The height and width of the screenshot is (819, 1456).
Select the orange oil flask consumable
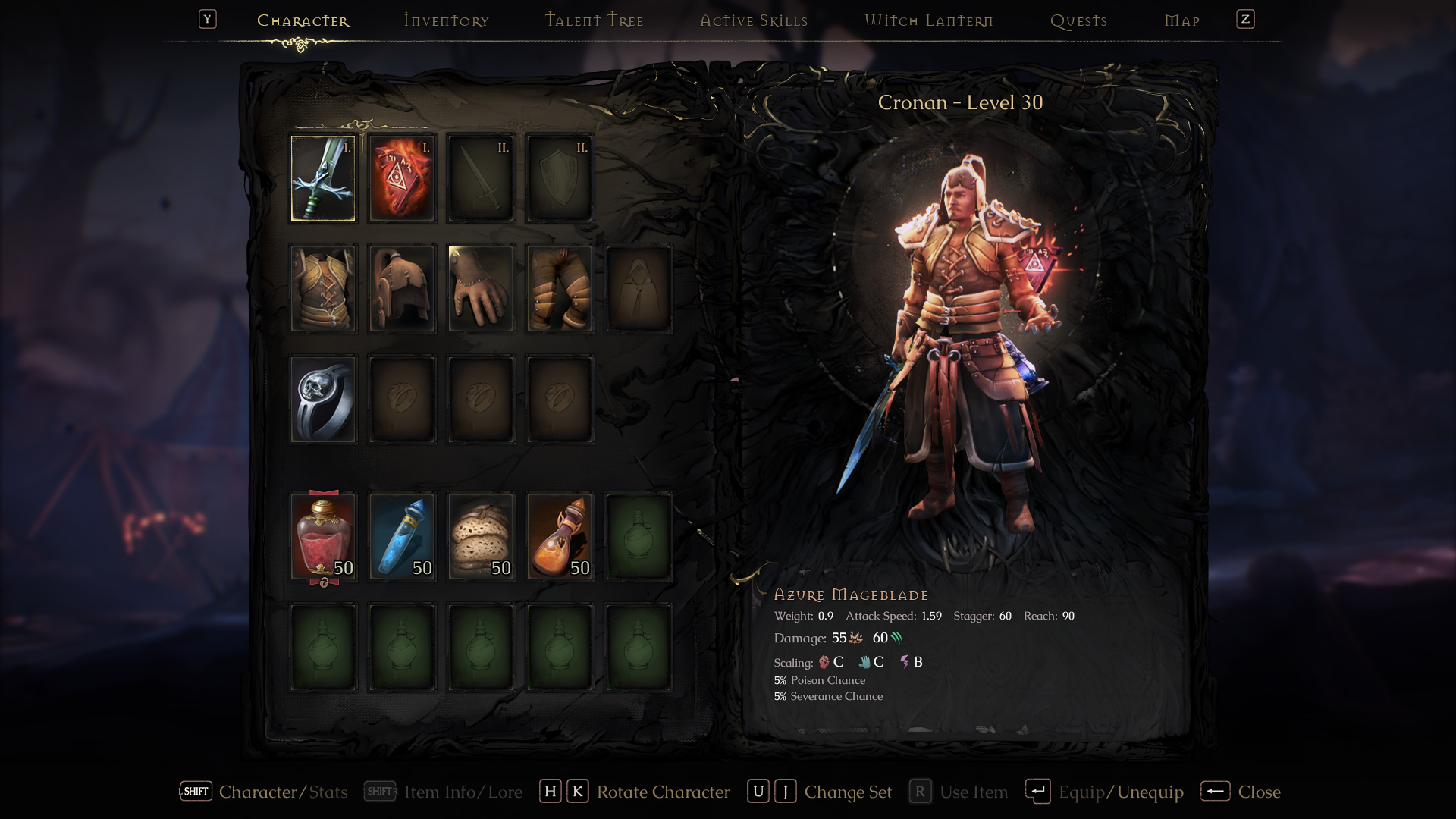[x=559, y=536]
